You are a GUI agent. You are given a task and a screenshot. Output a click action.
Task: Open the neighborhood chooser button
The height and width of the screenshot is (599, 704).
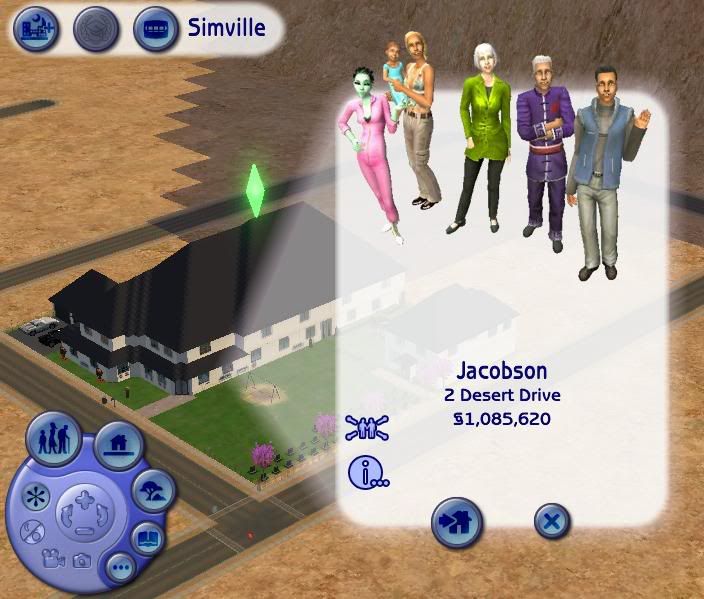tap(31, 29)
